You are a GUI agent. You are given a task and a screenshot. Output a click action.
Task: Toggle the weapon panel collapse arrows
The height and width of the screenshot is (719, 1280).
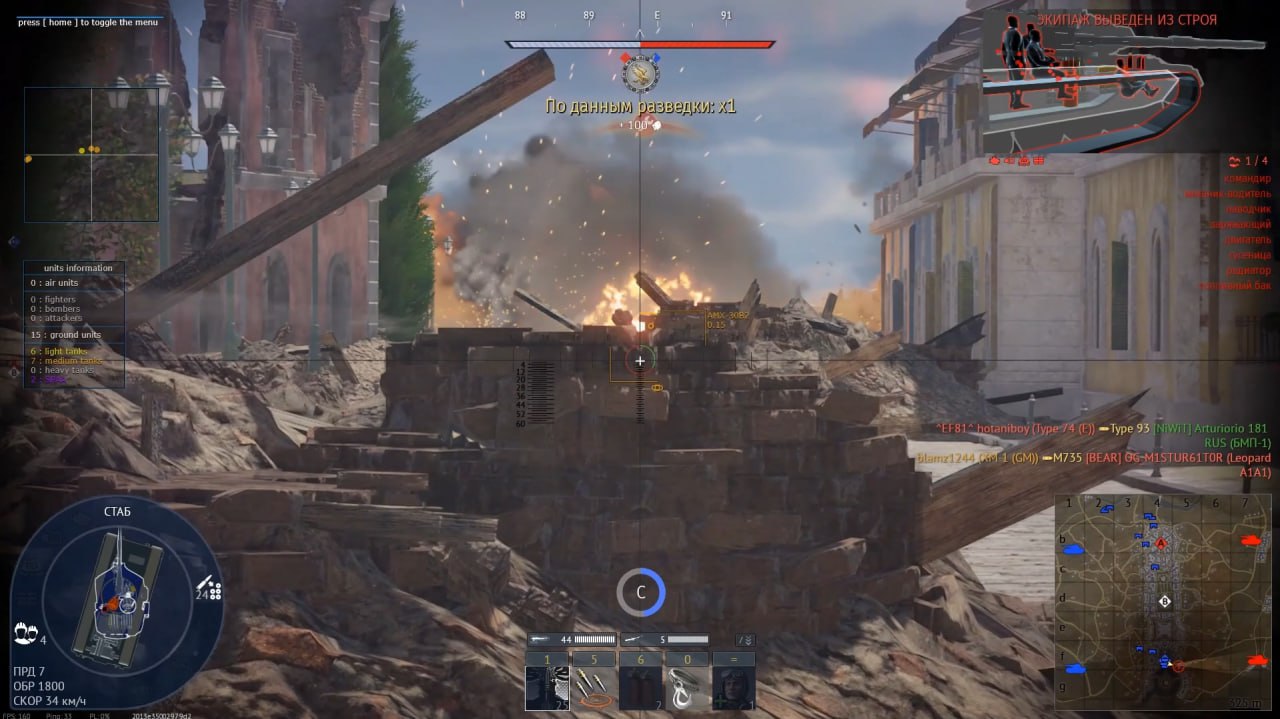(745, 639)
